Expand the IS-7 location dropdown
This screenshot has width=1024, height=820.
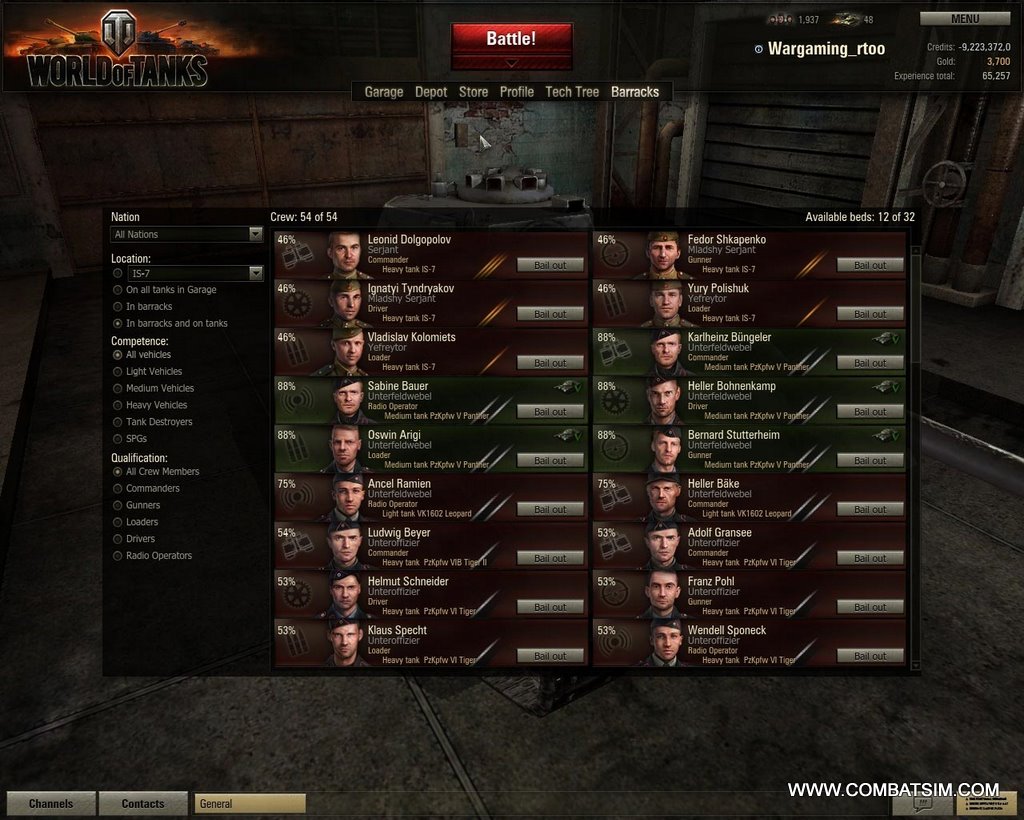195,273
